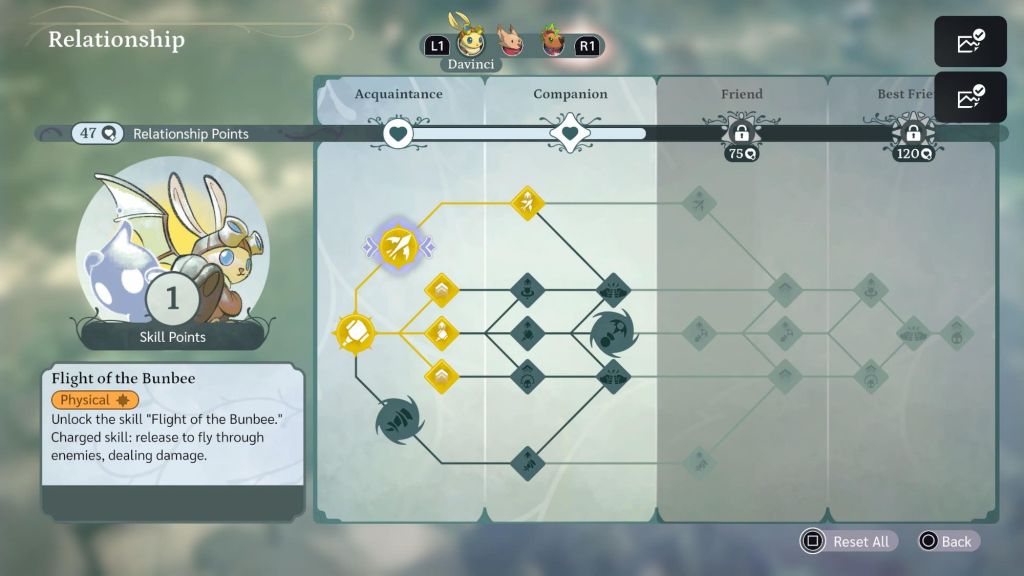Screen dimensions: 1024x576
Task: Click the Companion heart milestone marker
Action: coord(570,133)
